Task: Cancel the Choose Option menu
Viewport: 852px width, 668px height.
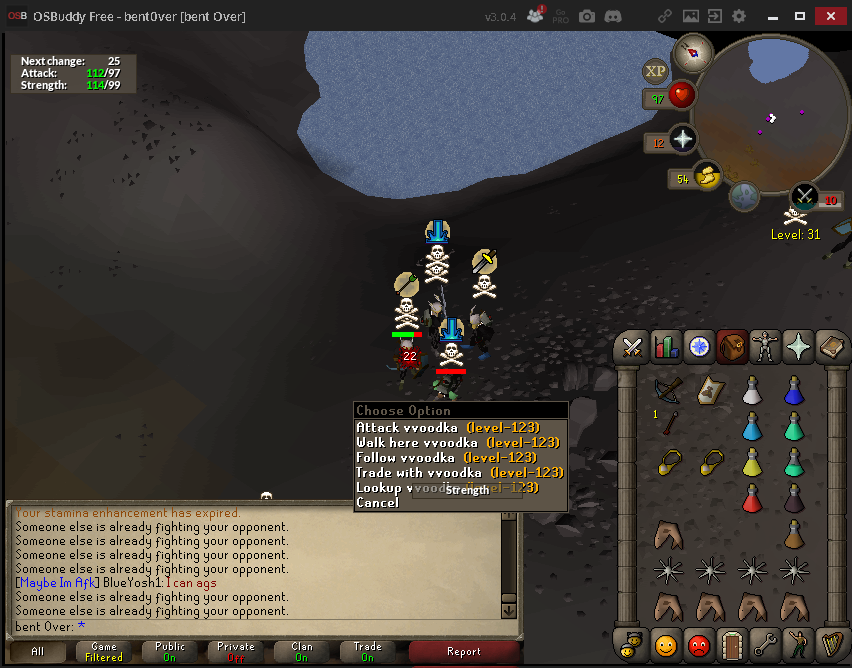Action: click(x=378, y=502)
